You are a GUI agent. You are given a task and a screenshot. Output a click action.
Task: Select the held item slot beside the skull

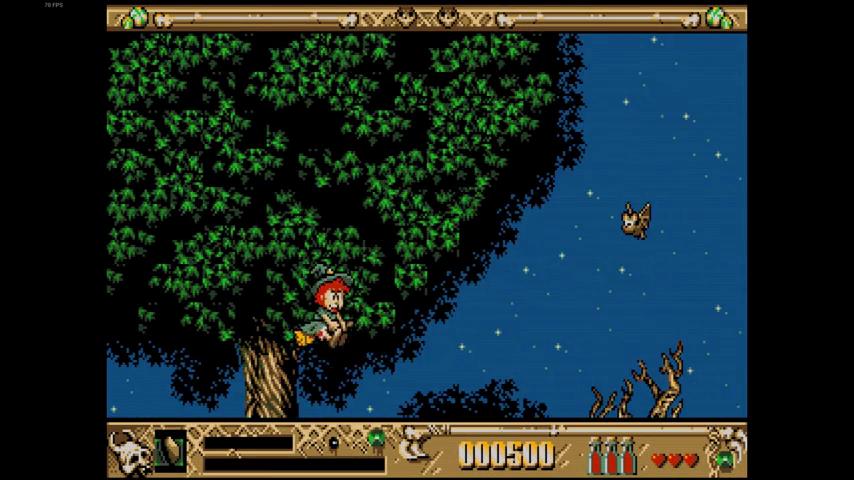coord(169,448)
